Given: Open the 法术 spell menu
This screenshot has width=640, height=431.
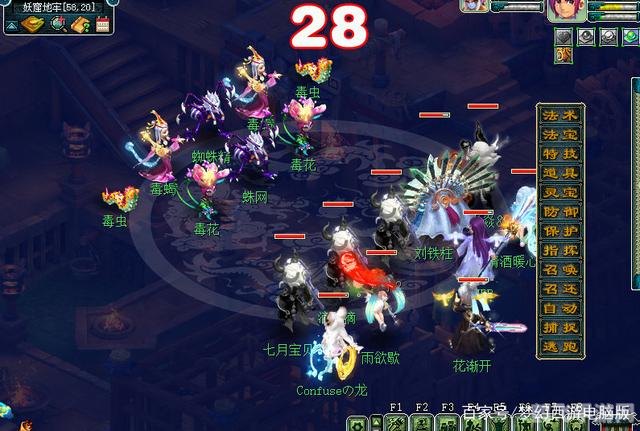Looking at the screenshot, I should (x=559, y=115).
